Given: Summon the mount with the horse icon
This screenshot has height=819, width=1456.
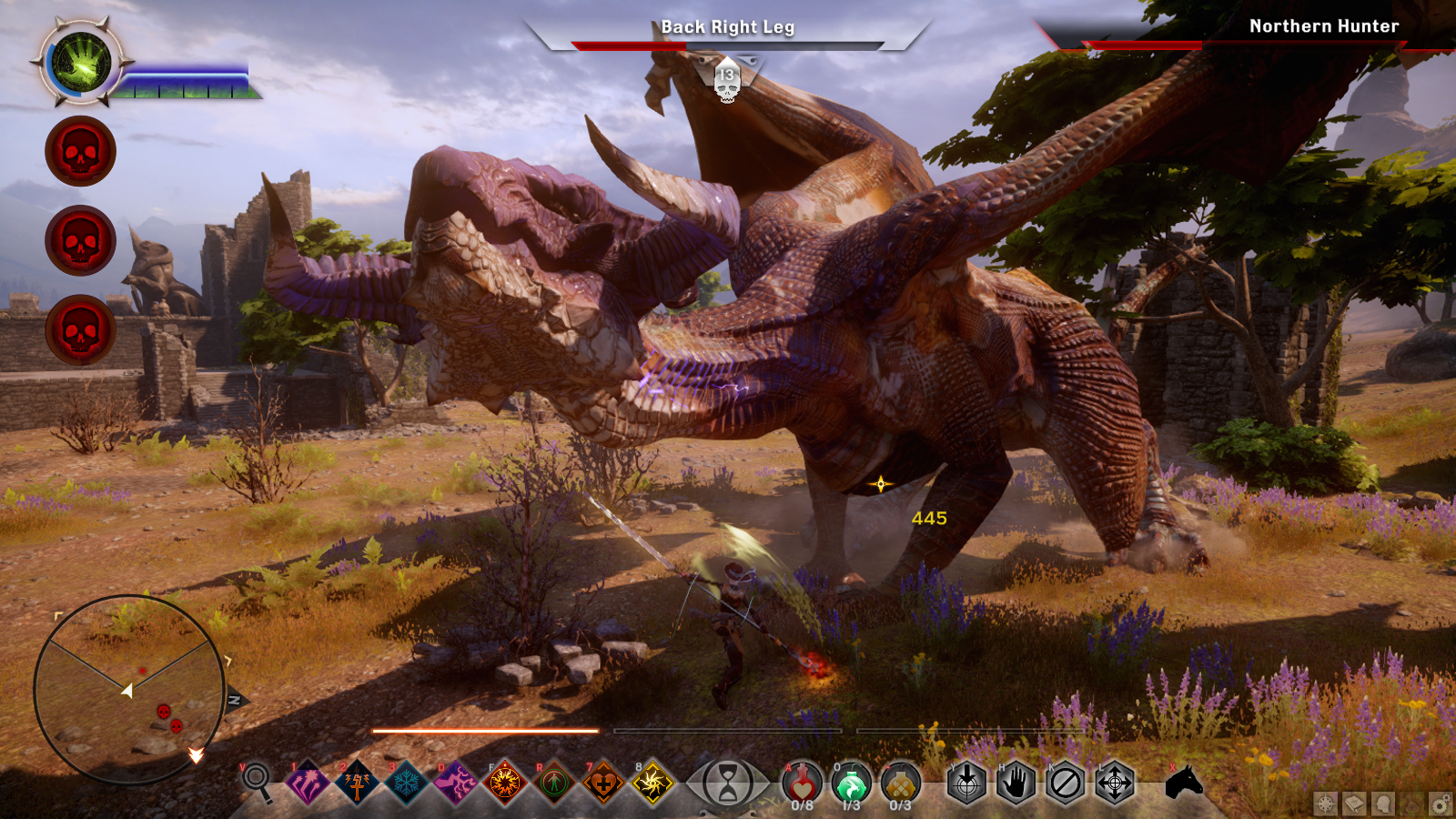Looking at the screenshot, I should [x=1184, y=781].
